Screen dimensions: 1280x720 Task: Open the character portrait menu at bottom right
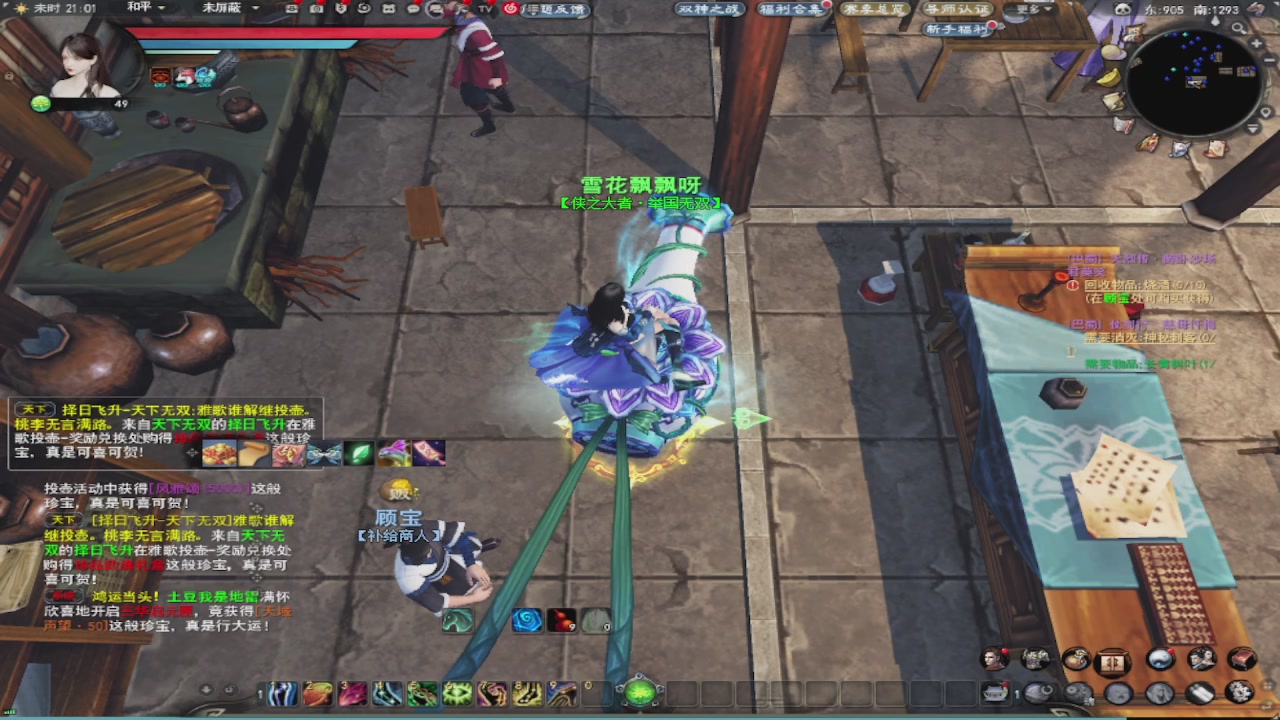tap(994, 660)
